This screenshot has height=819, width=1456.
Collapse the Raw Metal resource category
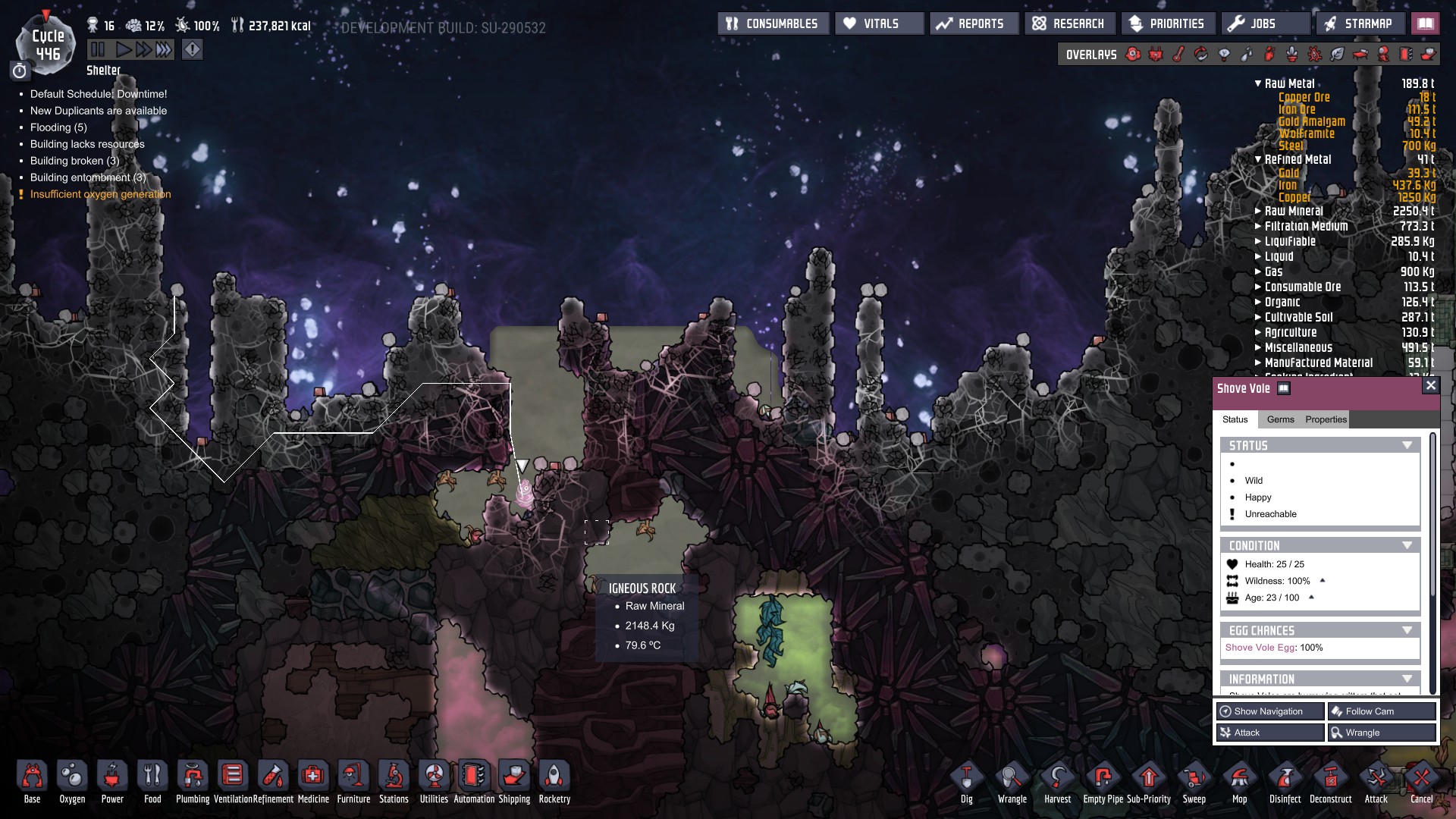pos(1258,83)
